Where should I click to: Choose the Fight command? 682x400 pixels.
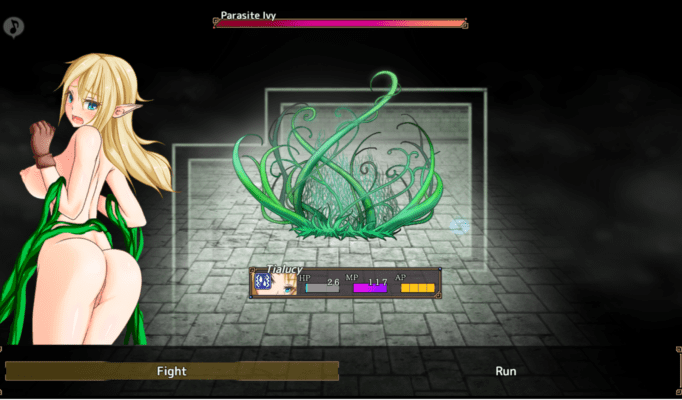click(171, 371)
